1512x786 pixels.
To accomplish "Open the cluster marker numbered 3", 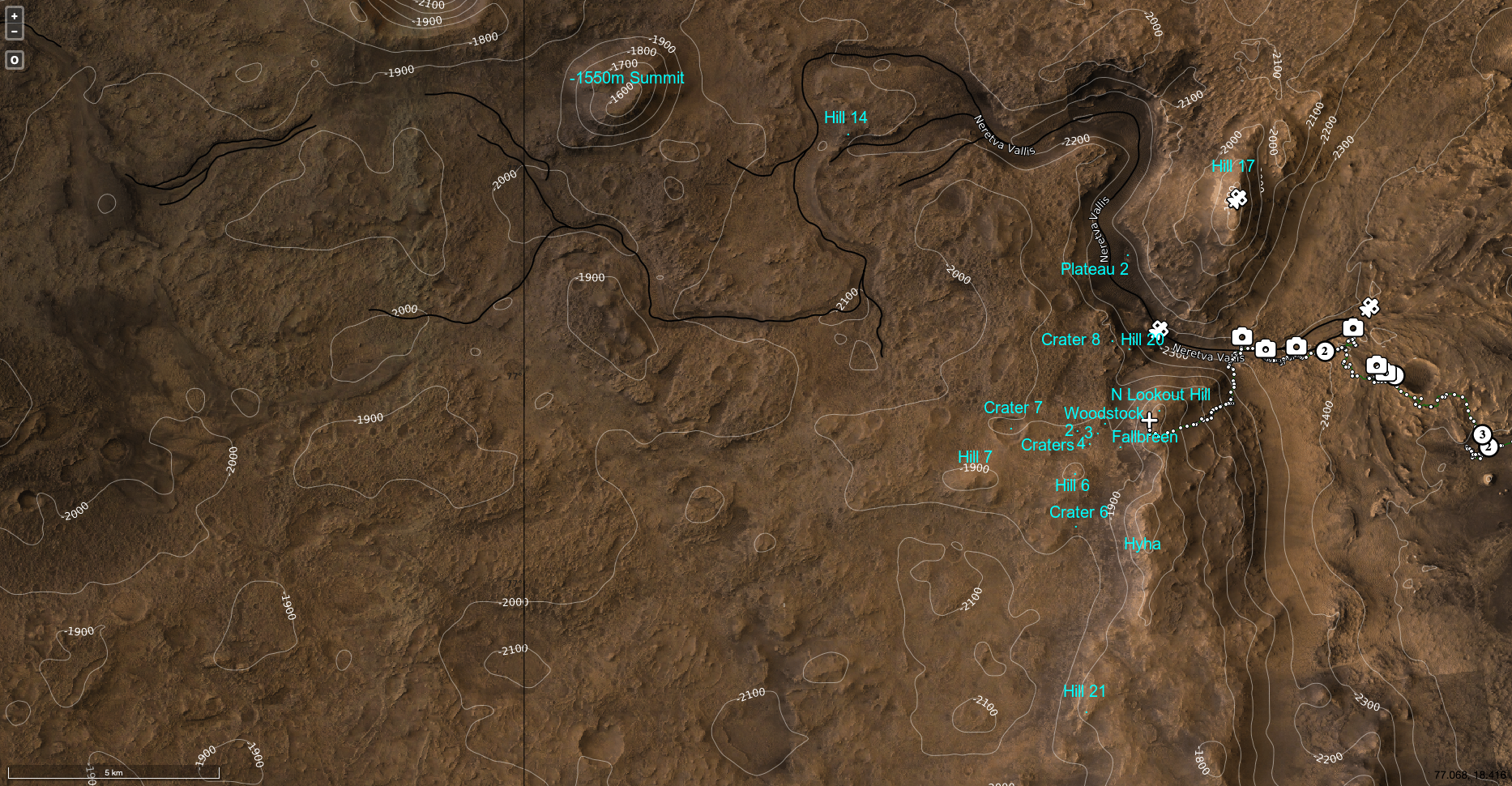I will (x=1482, y=434).
